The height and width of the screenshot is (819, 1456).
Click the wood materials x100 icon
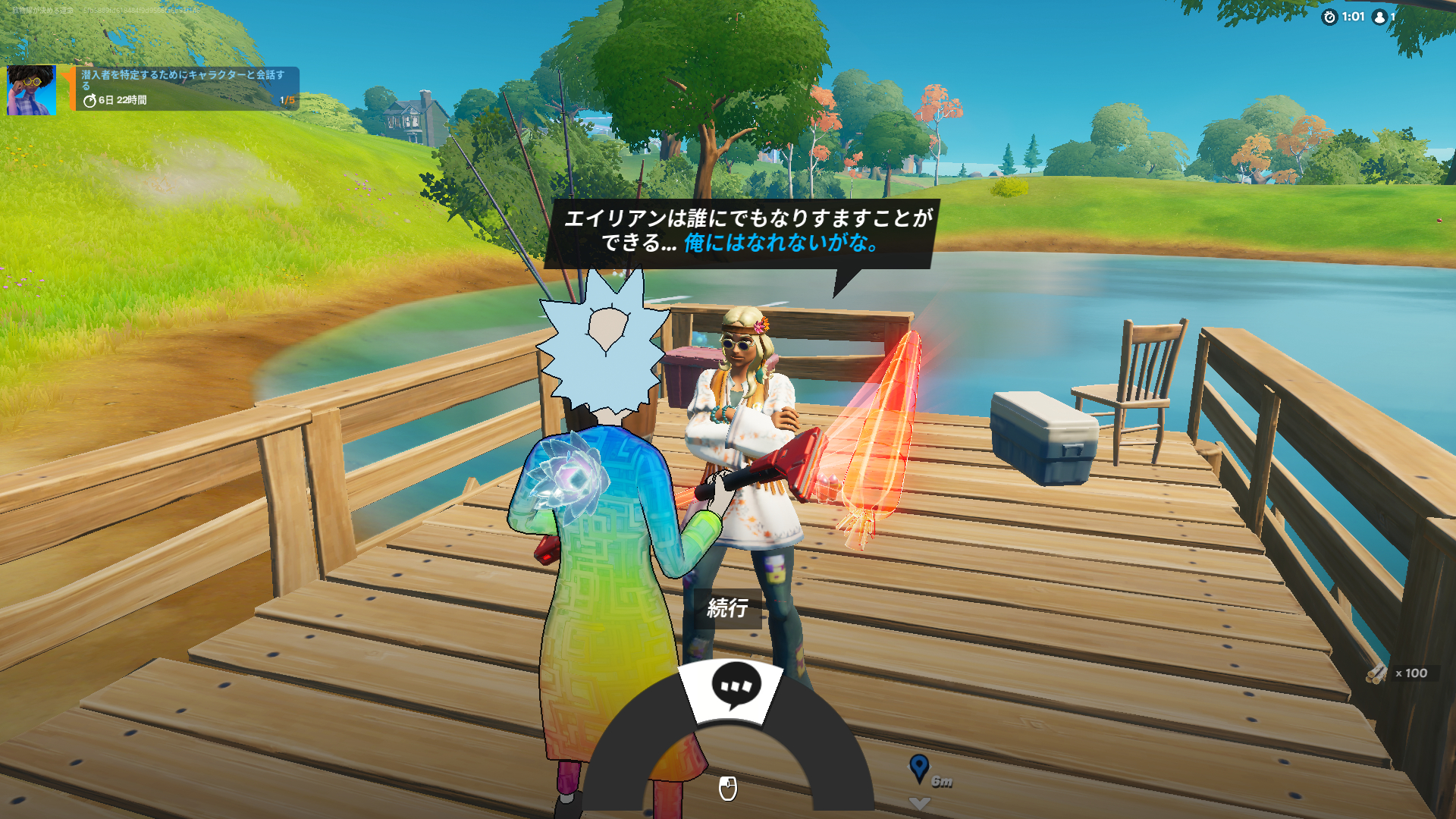click(x=1376, y=672)
